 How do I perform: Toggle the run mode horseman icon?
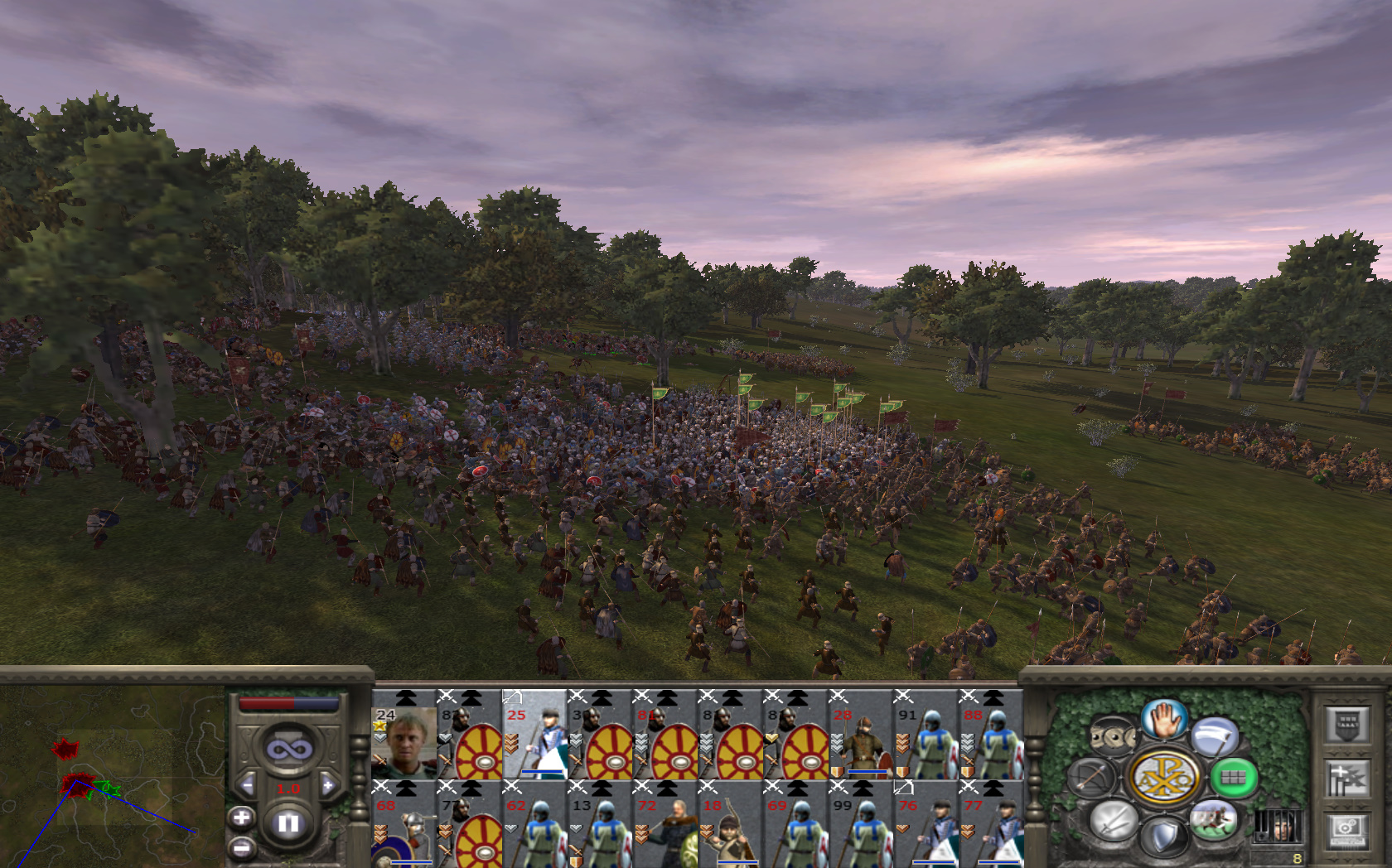1213,820
